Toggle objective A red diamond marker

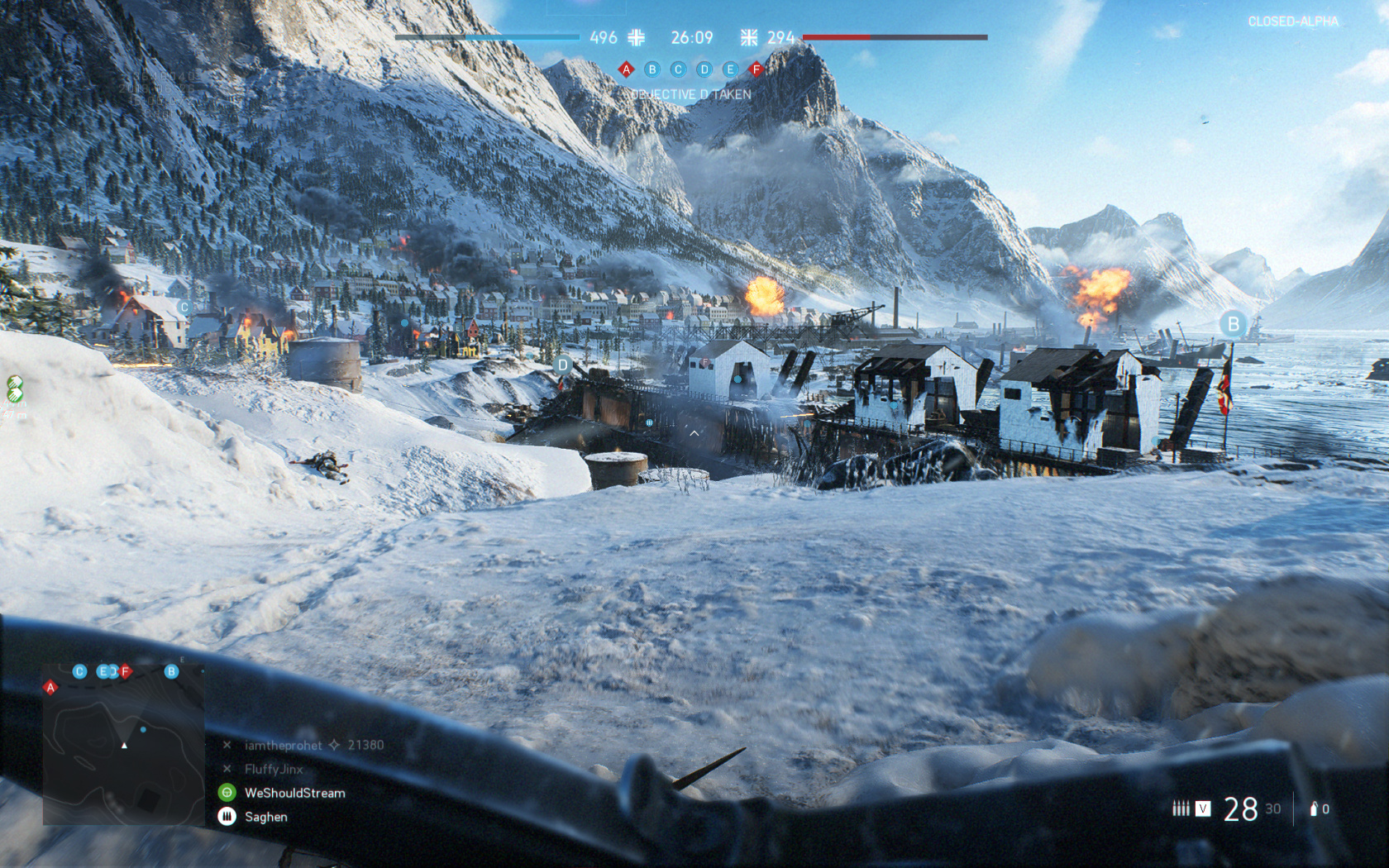point(627,69)
